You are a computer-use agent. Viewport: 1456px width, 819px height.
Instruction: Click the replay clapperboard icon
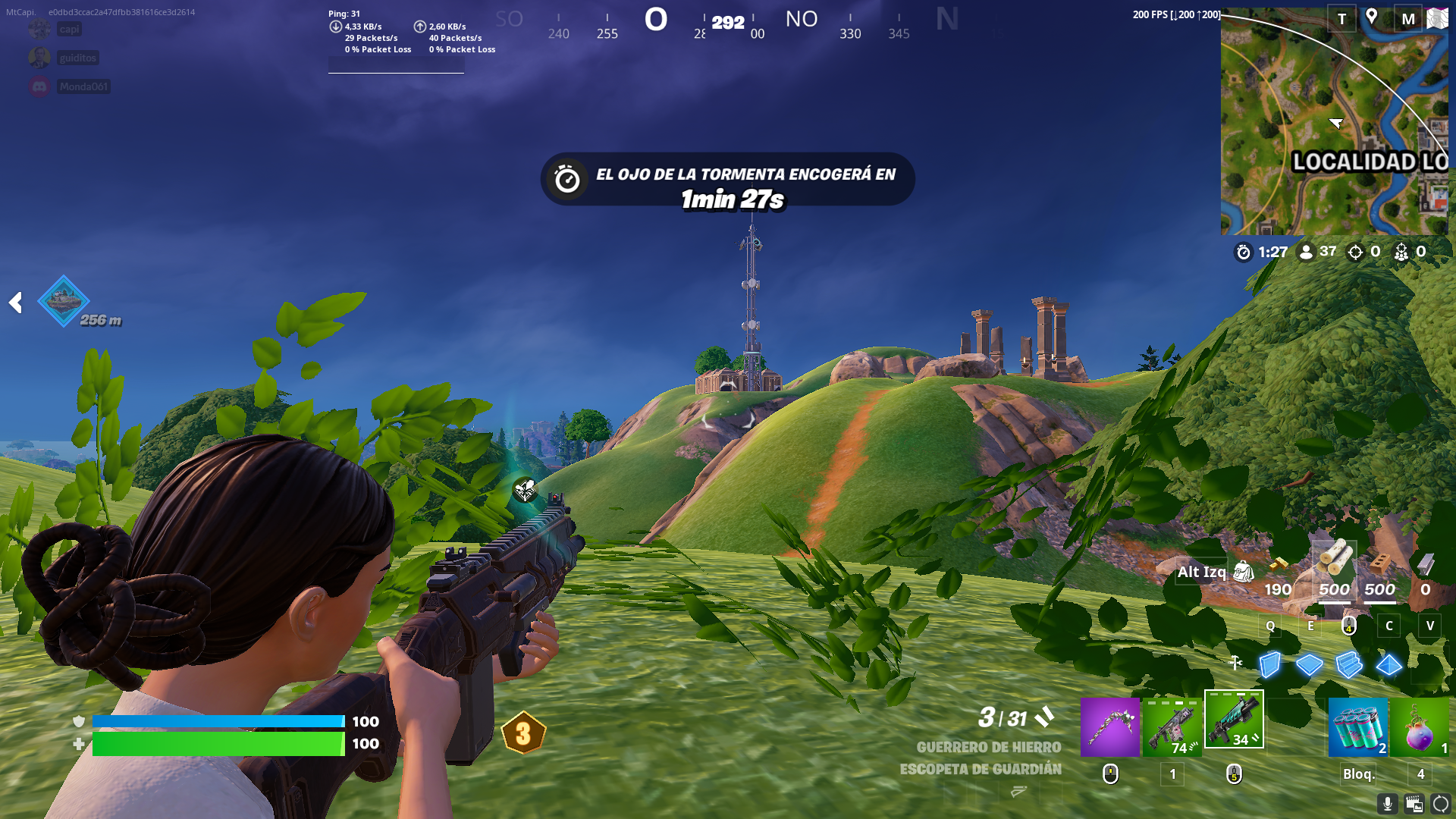click(1414, 804)
